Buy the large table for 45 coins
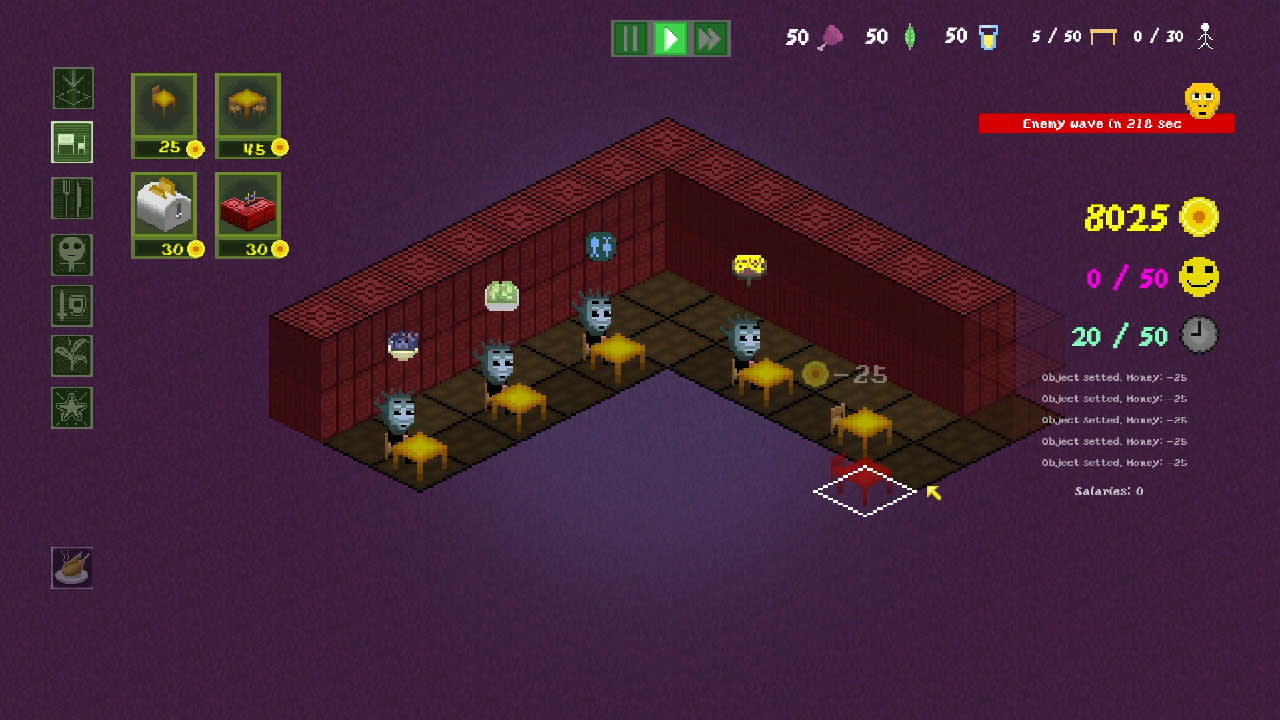Viewport: 1280px width, 720px height. coord(248,110)
